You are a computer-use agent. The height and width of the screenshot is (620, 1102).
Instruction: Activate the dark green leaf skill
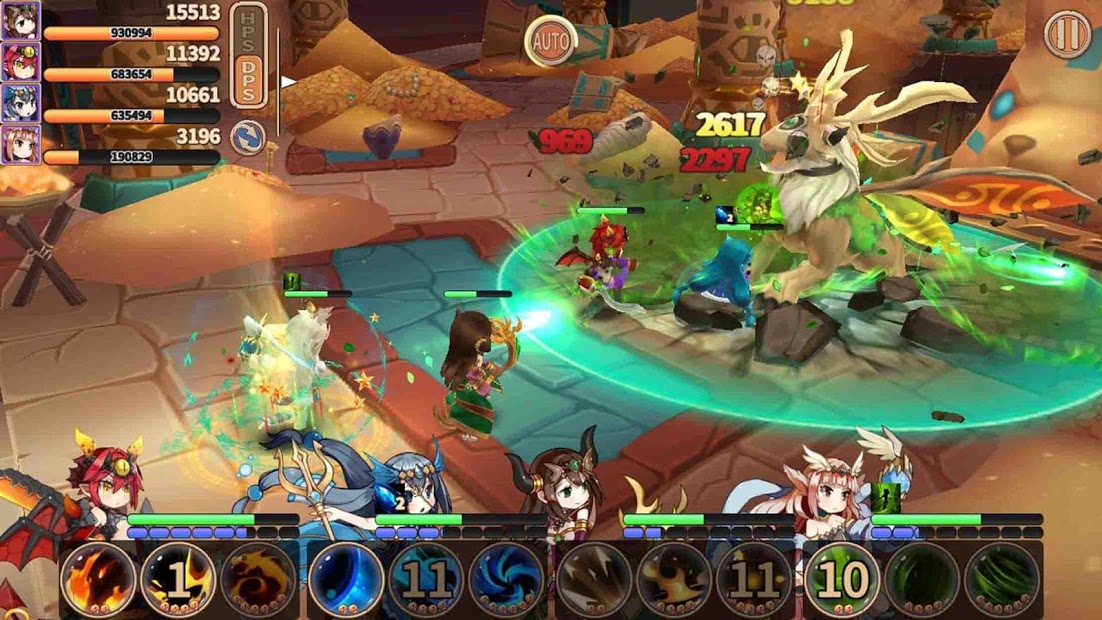click(x=922, y=579)
